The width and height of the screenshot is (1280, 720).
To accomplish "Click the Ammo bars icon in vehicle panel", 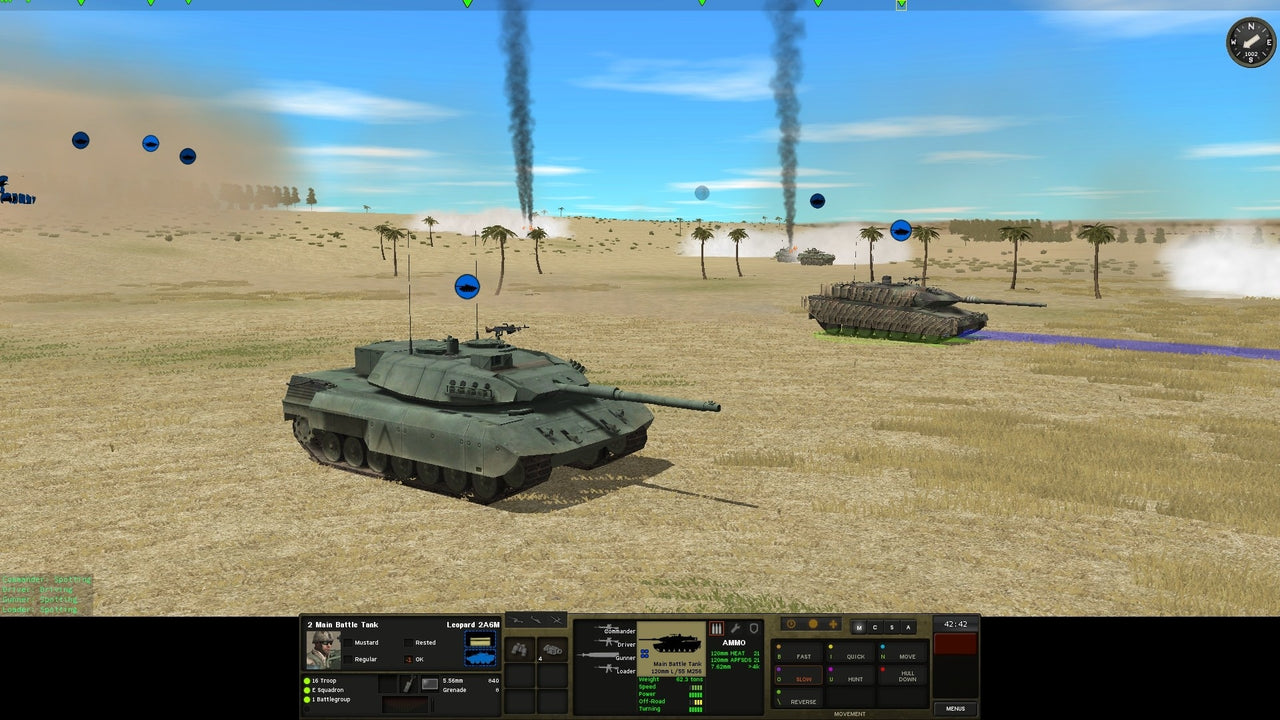I will coord(715,628).
